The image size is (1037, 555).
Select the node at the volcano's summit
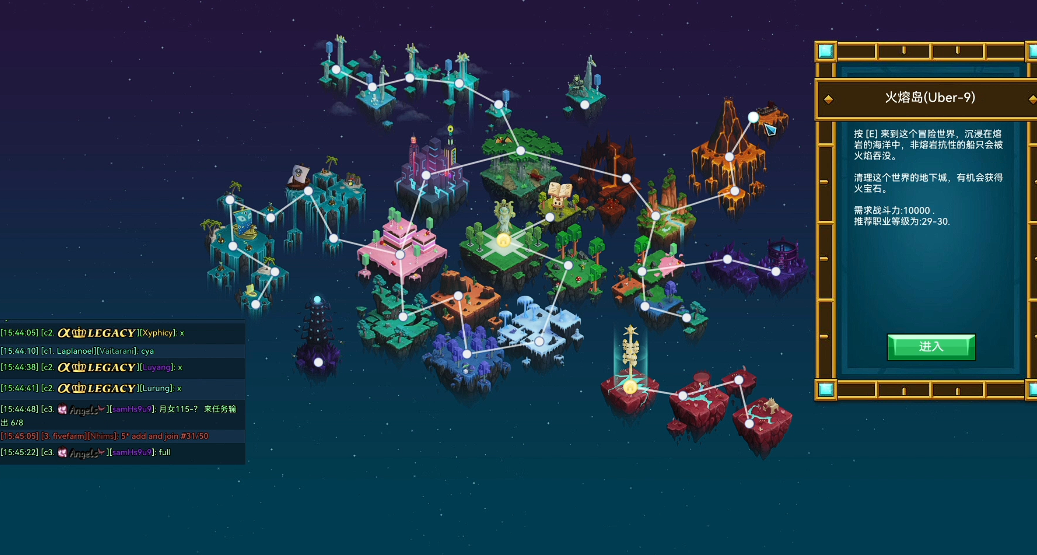(753, 117)
